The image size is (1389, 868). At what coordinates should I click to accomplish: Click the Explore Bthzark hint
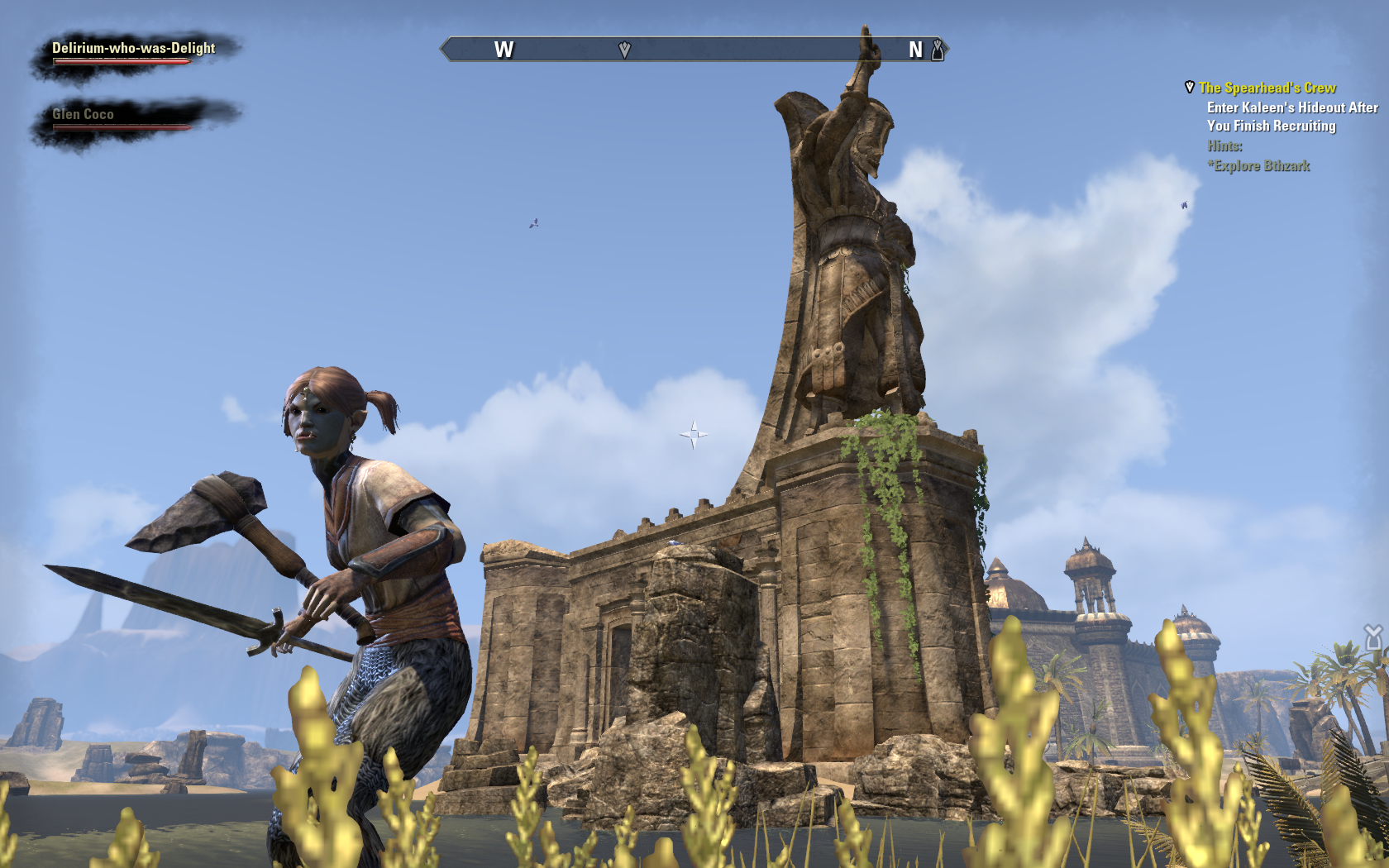point(1258,165)
